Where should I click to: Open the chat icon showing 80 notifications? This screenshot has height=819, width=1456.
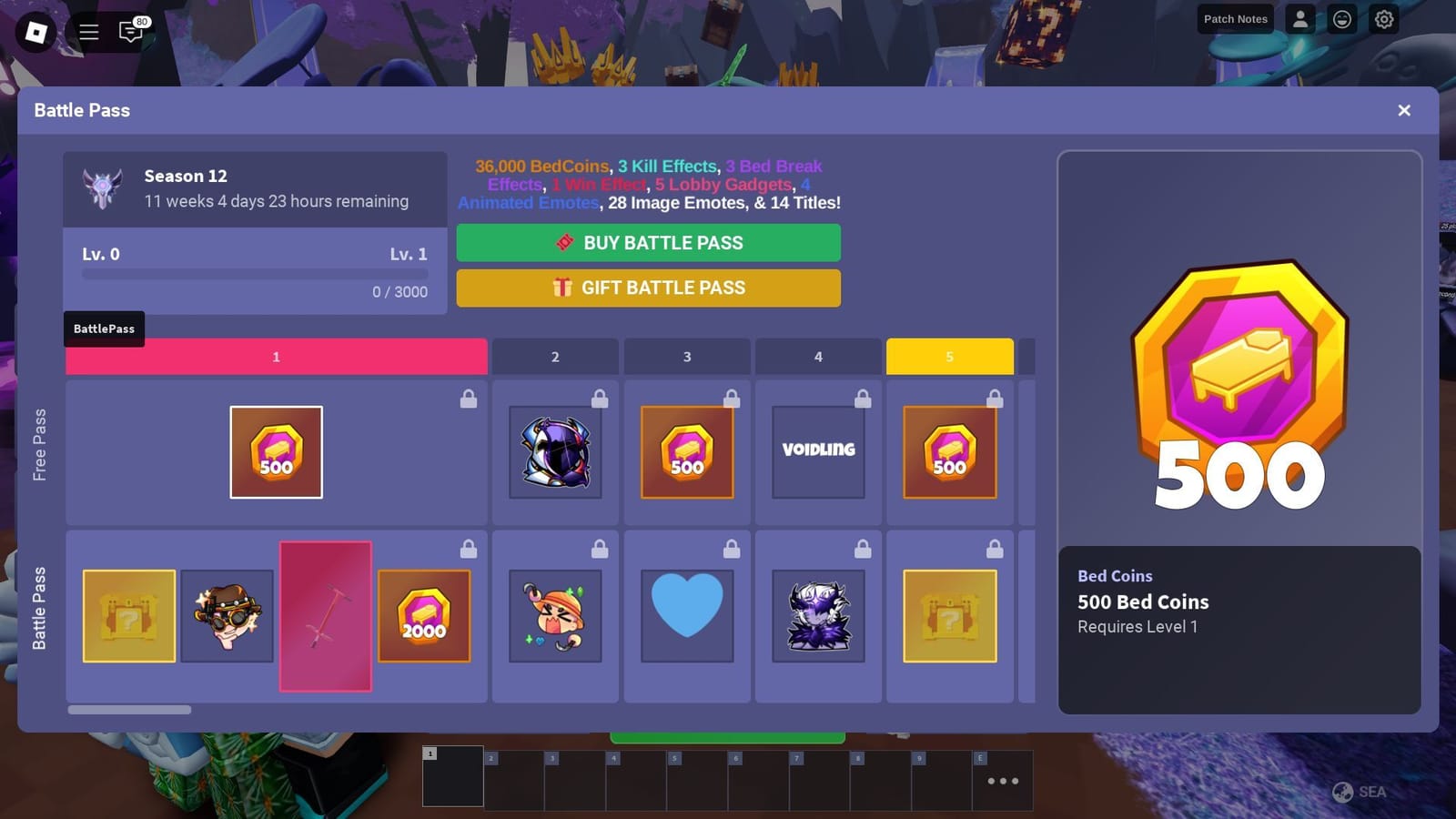coord(132,32)
